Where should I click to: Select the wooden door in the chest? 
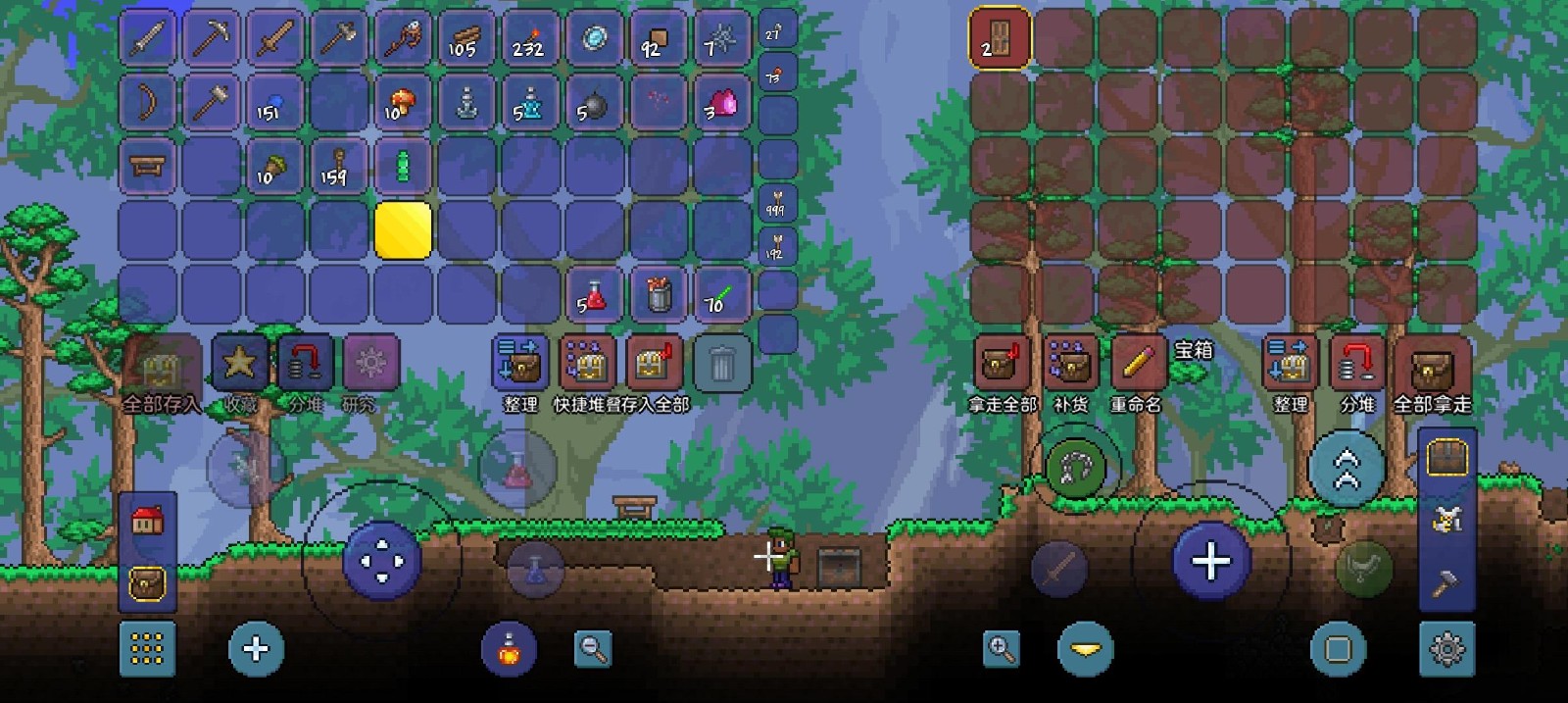tap(1000, 39)
